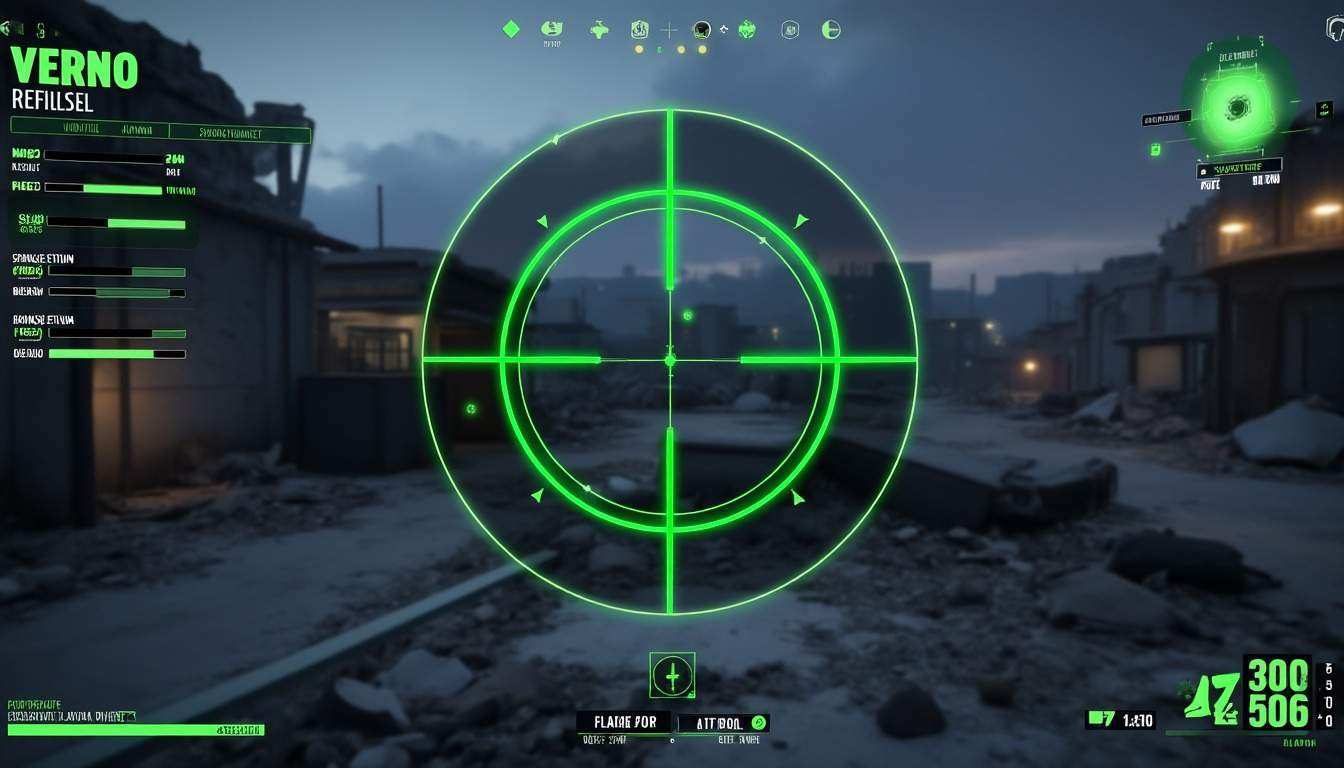This screenshot has width=1344, height=768.
Task: Click the small green square icon beside the radar
Action: pyautogui.click(x=1155, y=150)
